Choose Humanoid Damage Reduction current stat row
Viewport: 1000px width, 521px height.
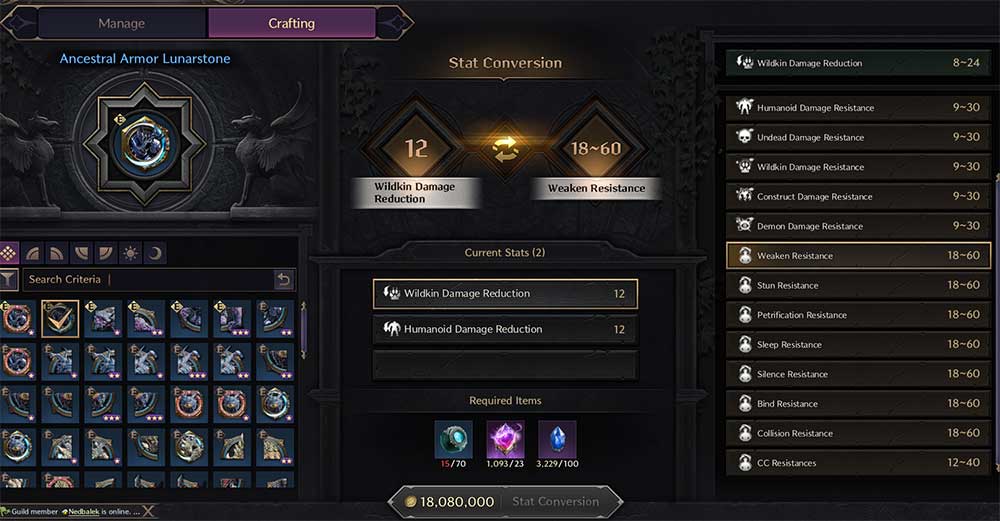pyautogui.click(x=505, y=329)
